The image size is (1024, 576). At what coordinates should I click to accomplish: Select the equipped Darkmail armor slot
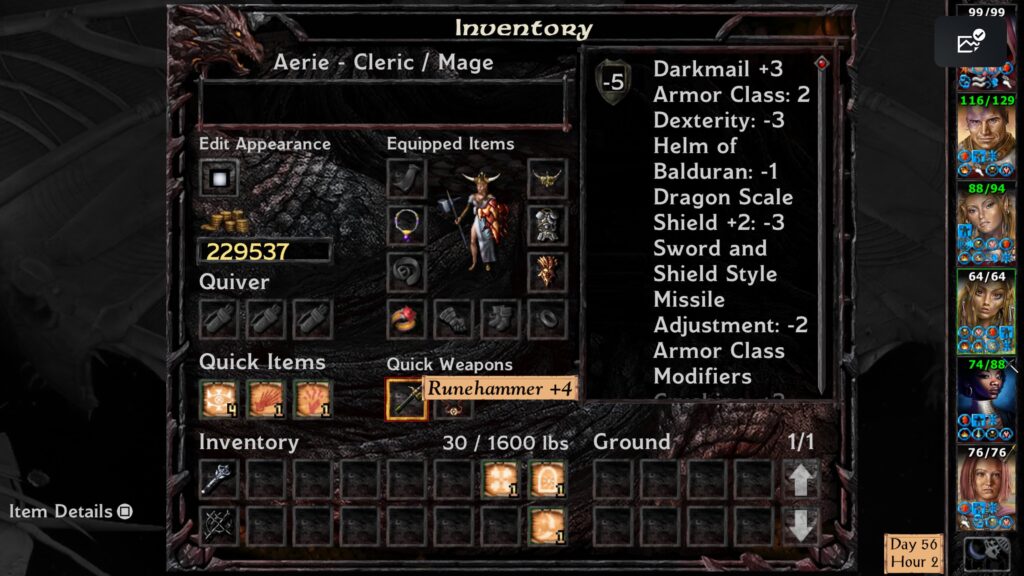coord(547,225)
